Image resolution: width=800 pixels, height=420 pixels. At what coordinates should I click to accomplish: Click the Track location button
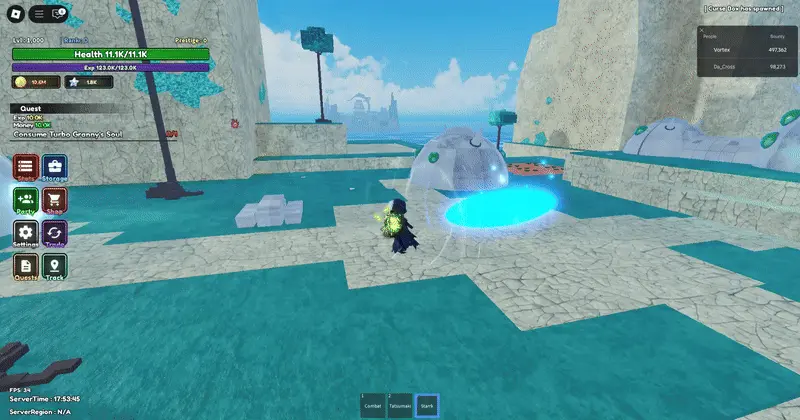point(55,265)
